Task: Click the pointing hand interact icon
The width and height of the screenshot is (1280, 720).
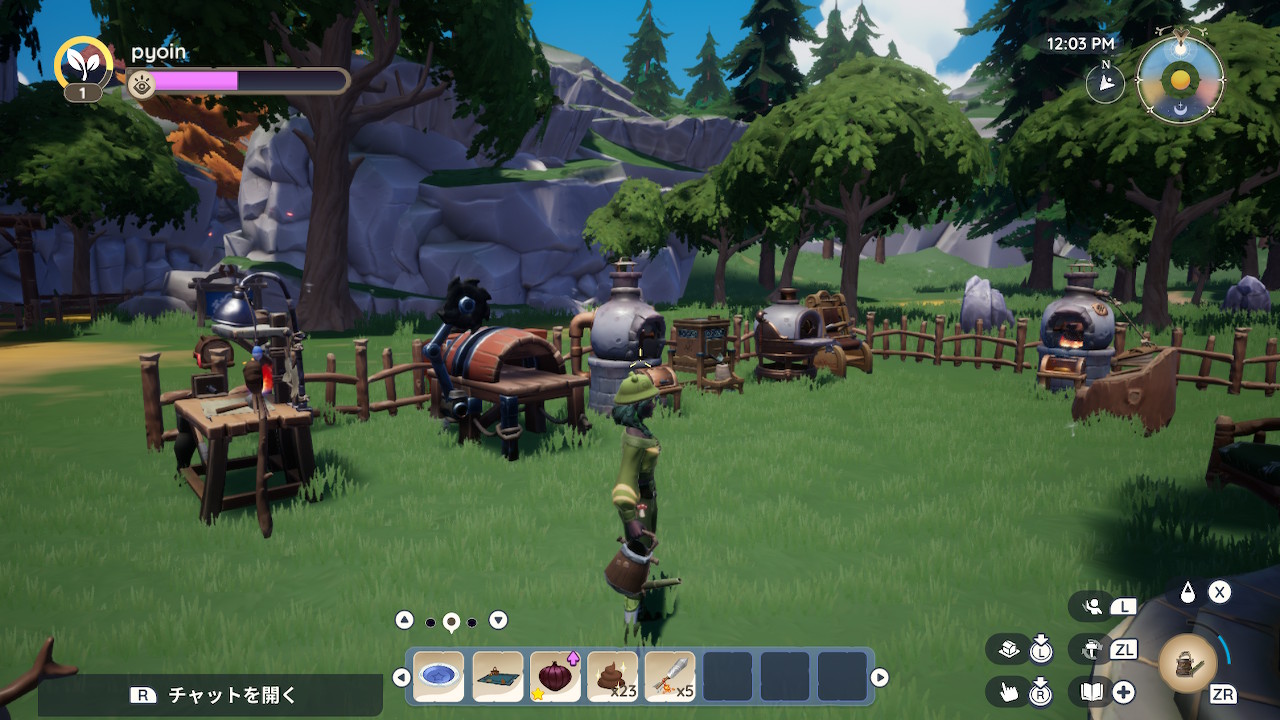Action: (x=1008, y=691)
